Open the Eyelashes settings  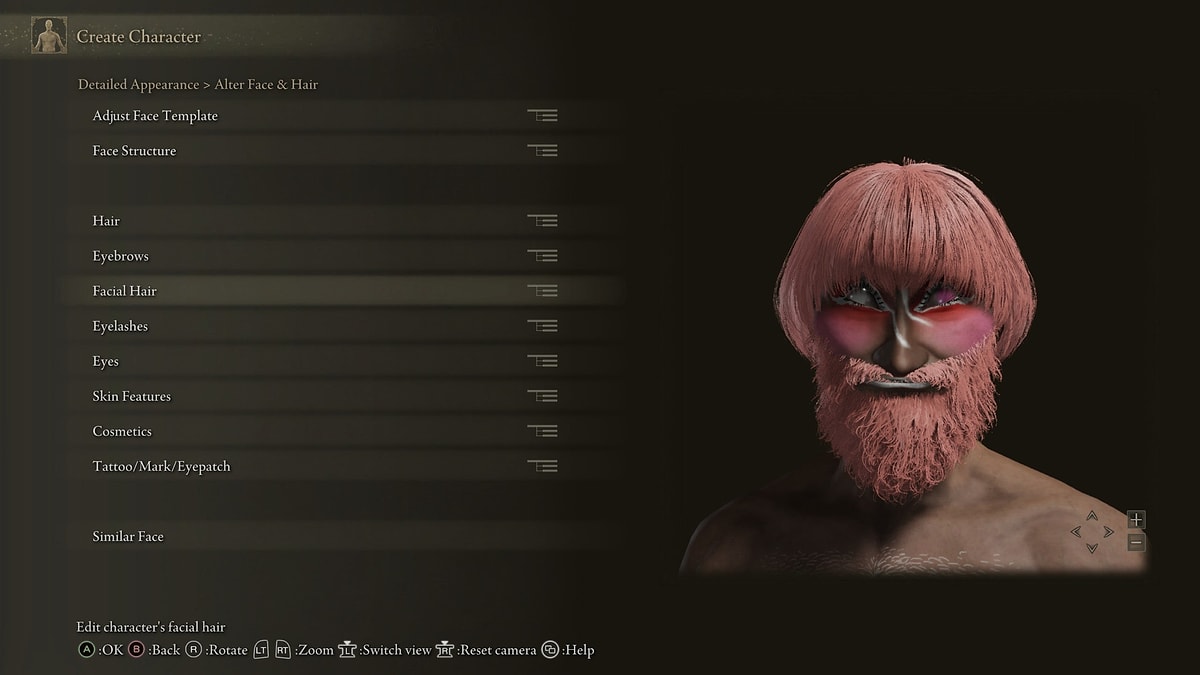[121, 326]
